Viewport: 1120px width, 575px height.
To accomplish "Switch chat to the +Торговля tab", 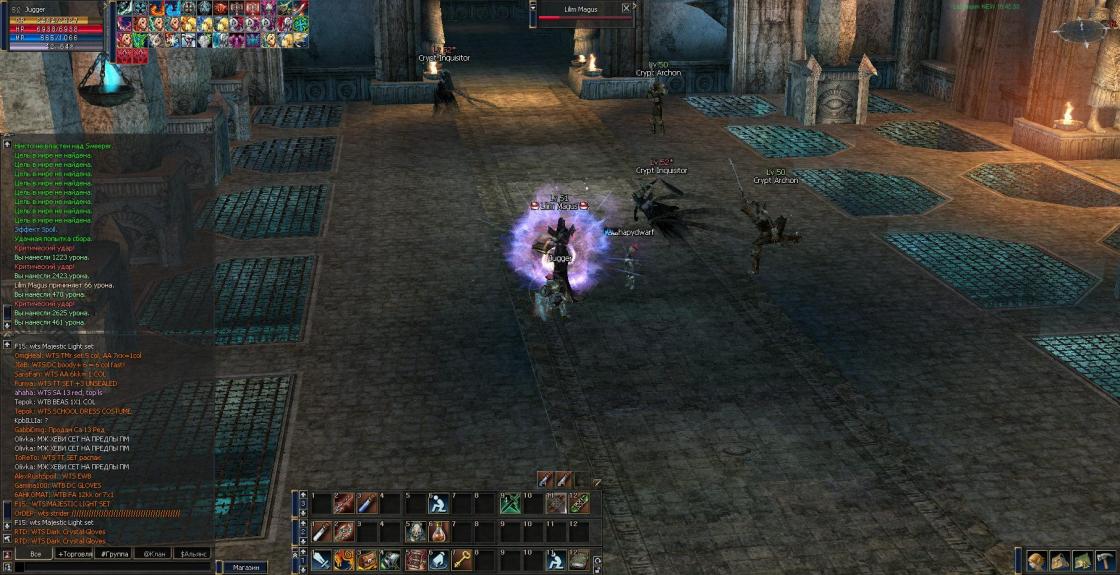I will click(78, 553).
